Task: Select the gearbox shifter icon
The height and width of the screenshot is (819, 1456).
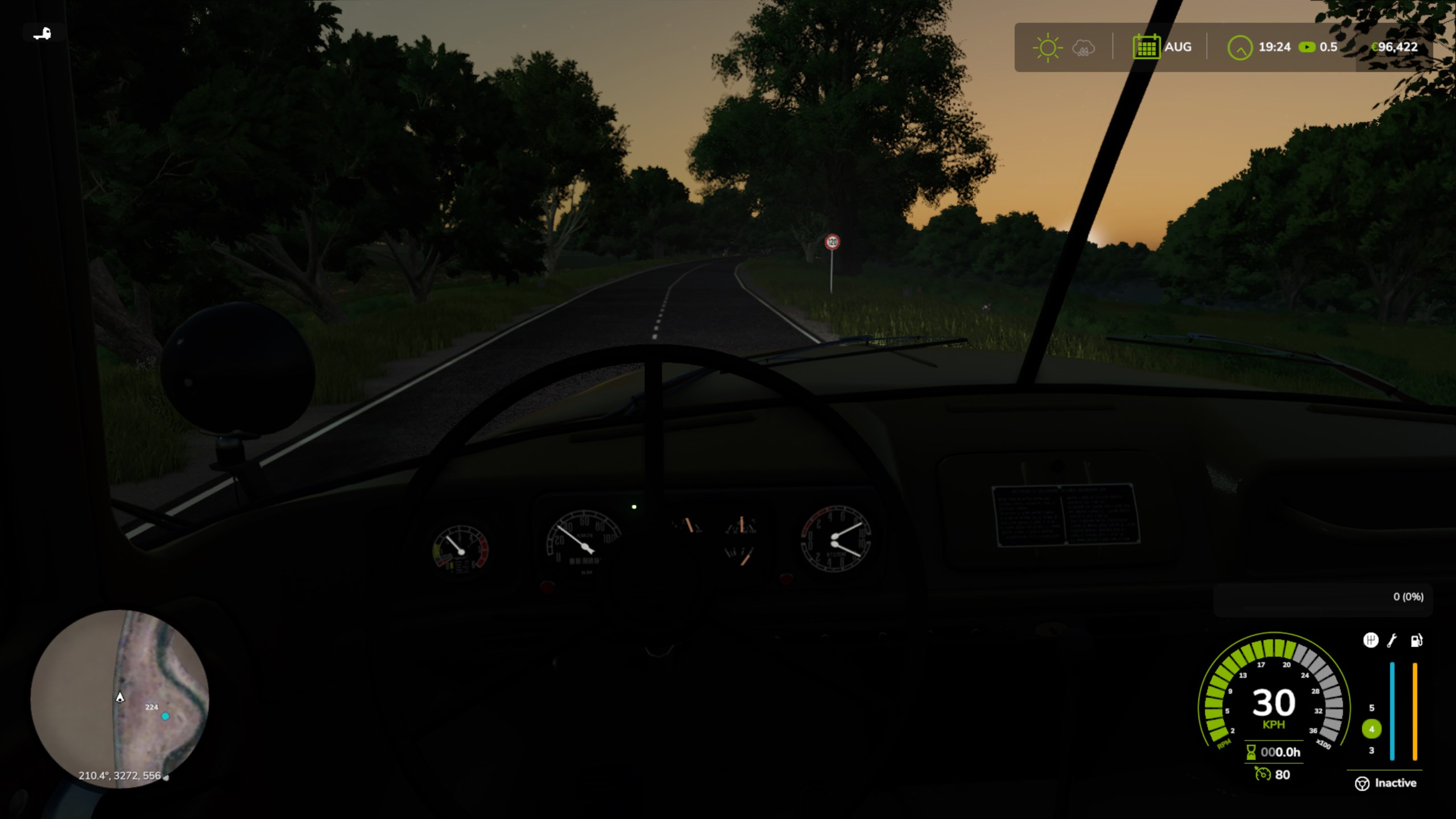Action: [x=1371, y=640]
